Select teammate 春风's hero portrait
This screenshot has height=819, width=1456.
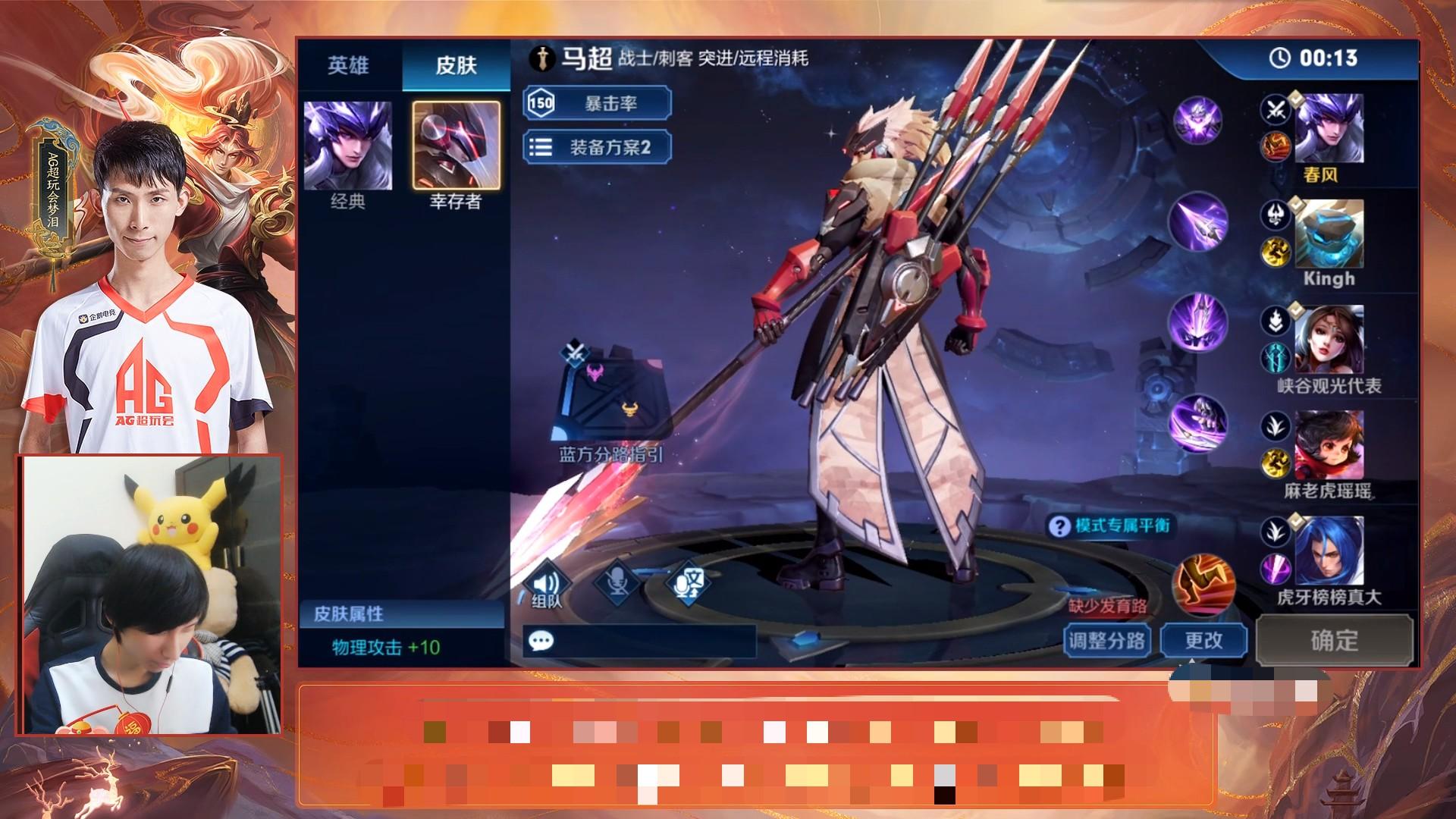[1329, 127]
